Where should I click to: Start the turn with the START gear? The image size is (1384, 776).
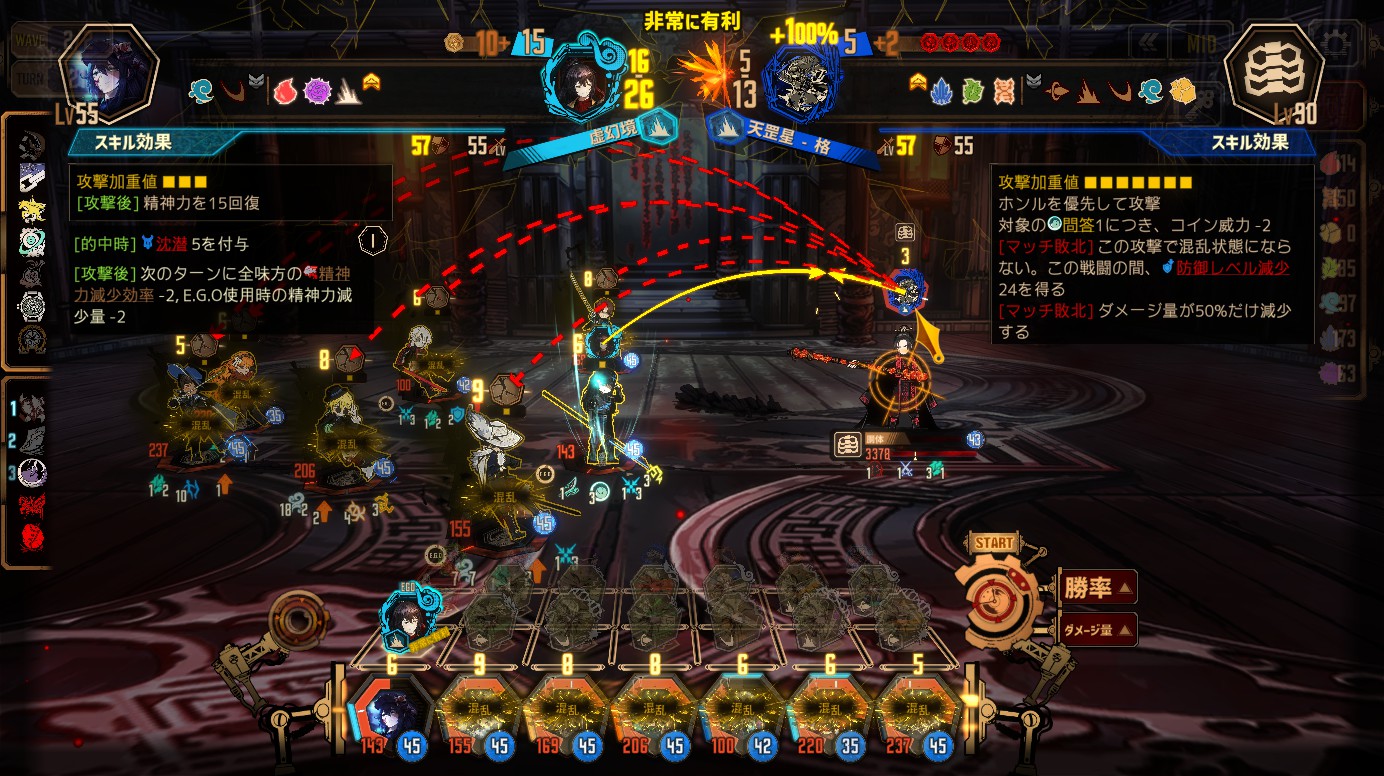pos(996,600)
